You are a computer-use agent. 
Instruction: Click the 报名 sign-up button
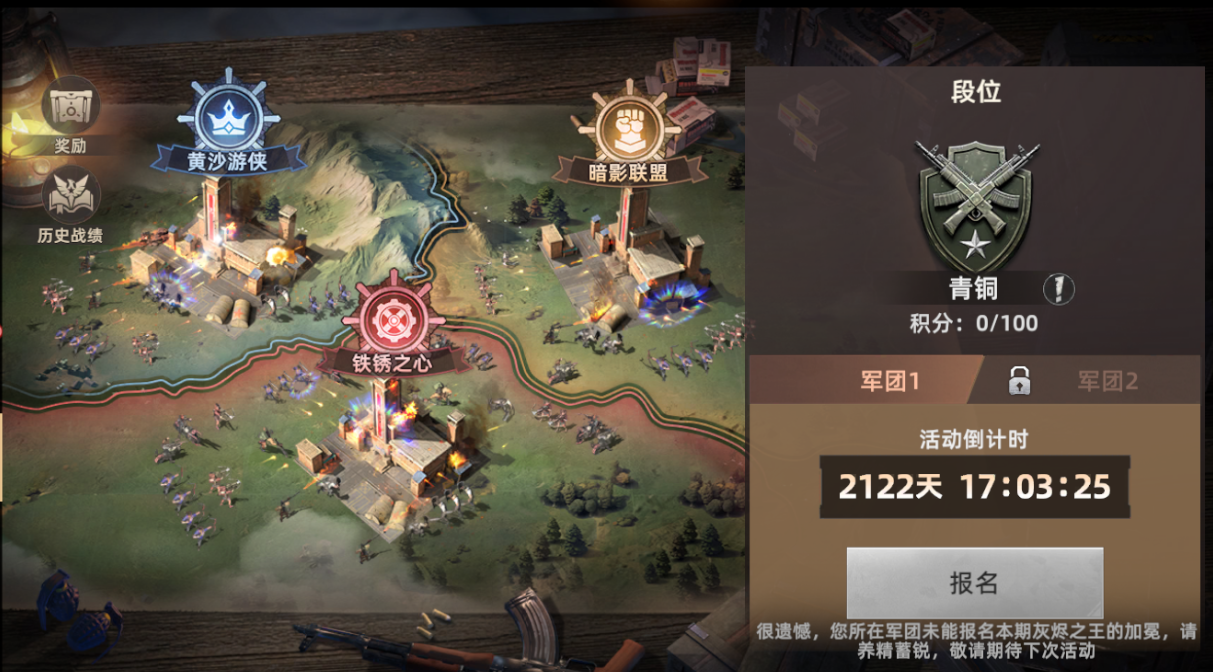pos(974,583)
